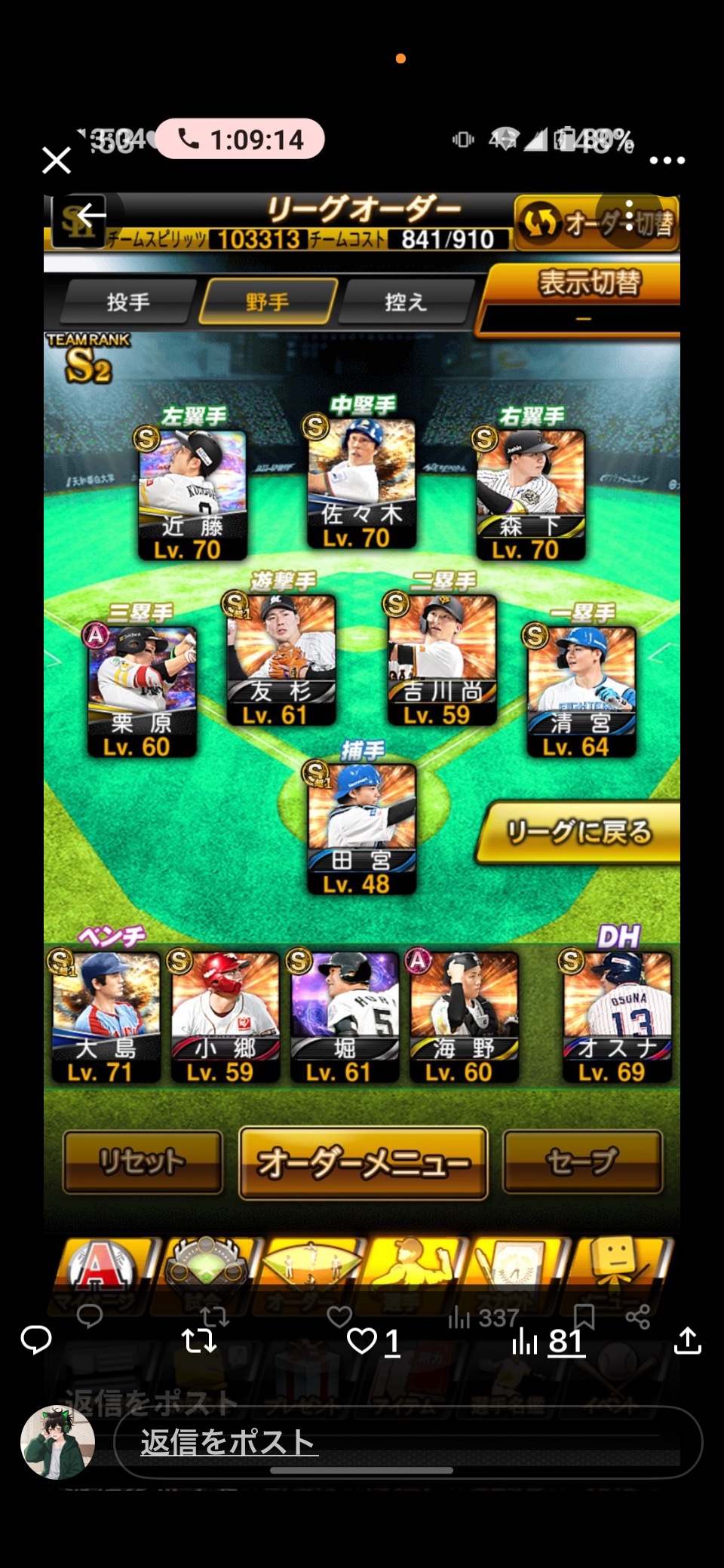Image resolution: width=724 pixels, height=1568 pixels.
Task: Switch to the 投手 pitcher tab
Action: tap(127, 302)
